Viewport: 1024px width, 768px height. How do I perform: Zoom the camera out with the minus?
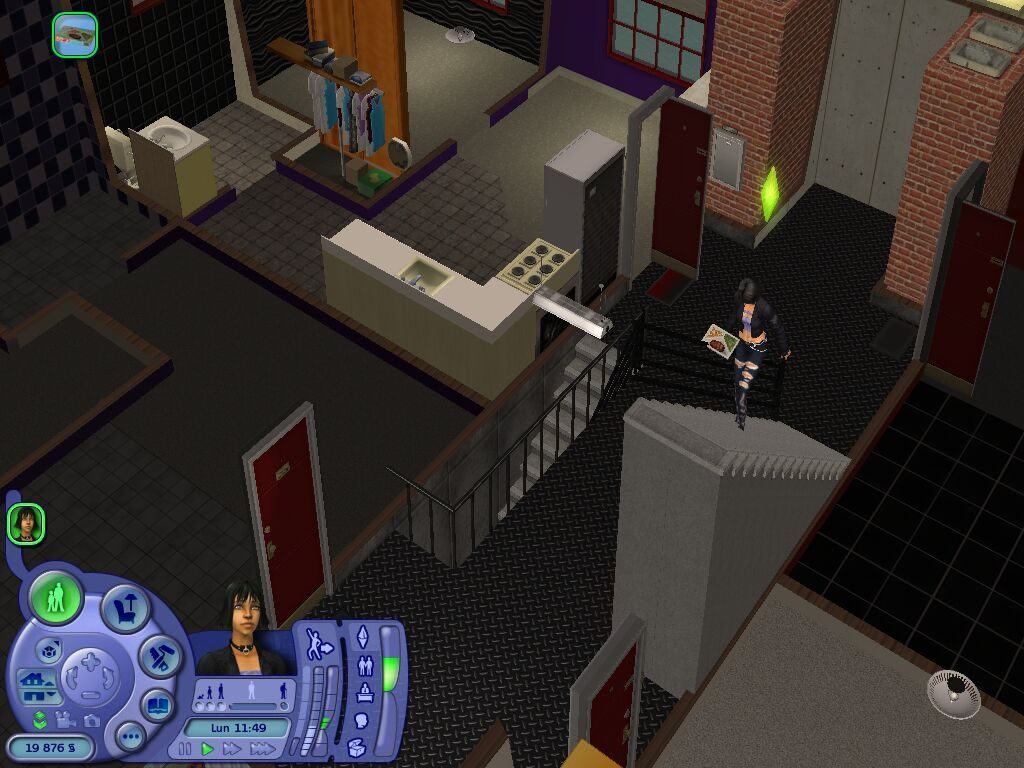pos(91,695)
